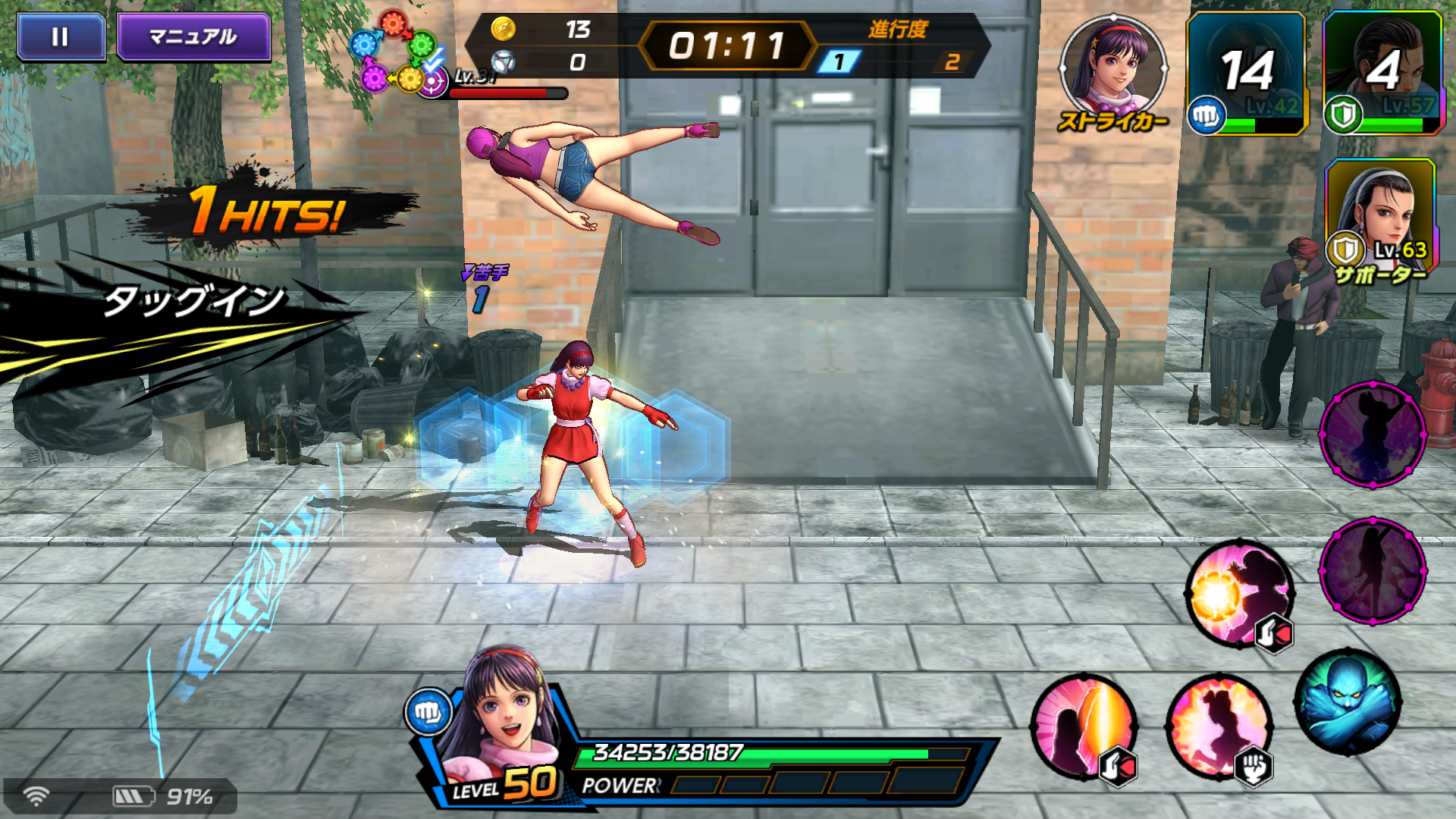This screenshot has width=1456, height=819.
Task: Summon the Lv.63 サポーター character
Action: coord(1380,216)
